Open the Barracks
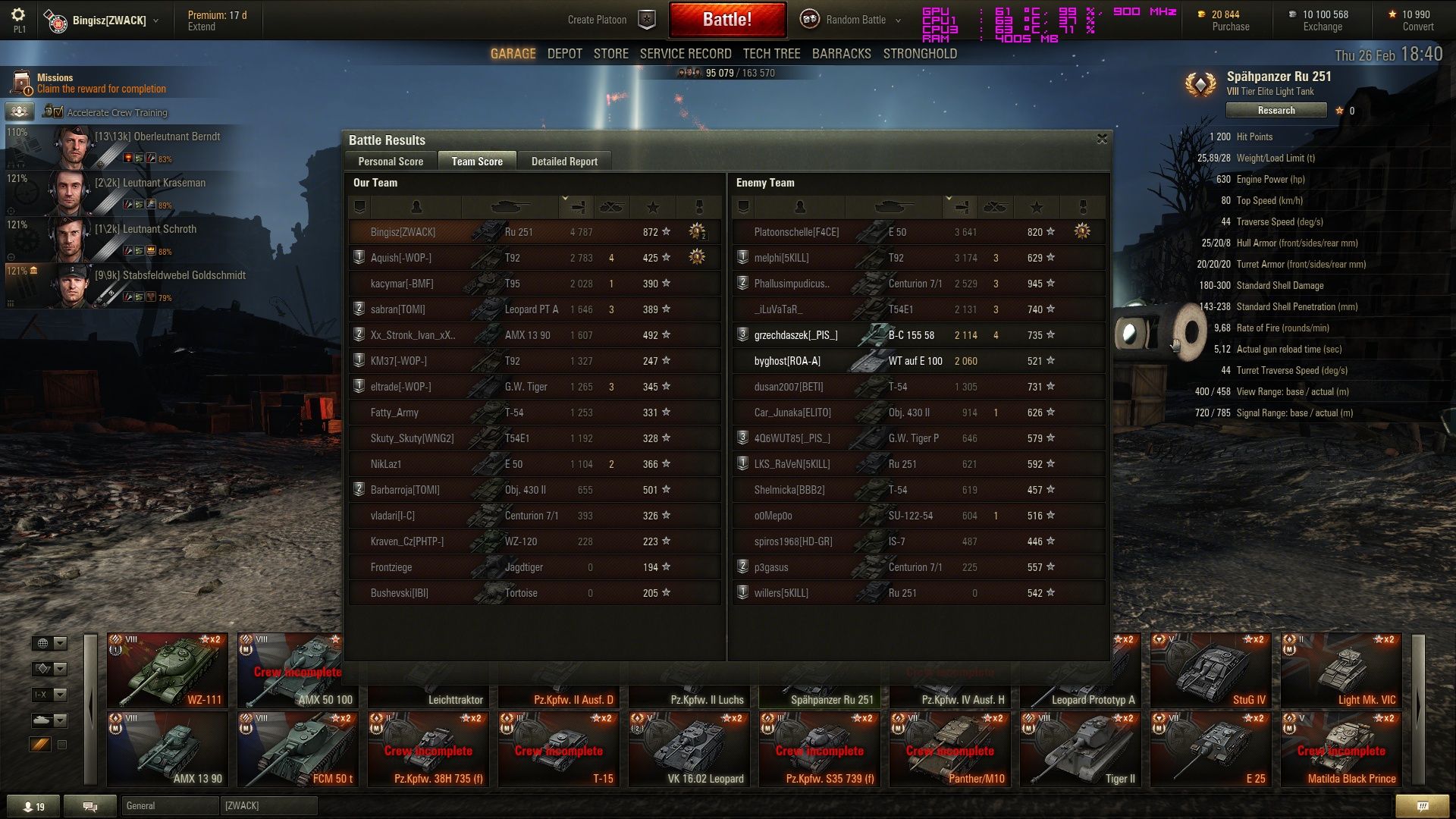 [841, 54]
